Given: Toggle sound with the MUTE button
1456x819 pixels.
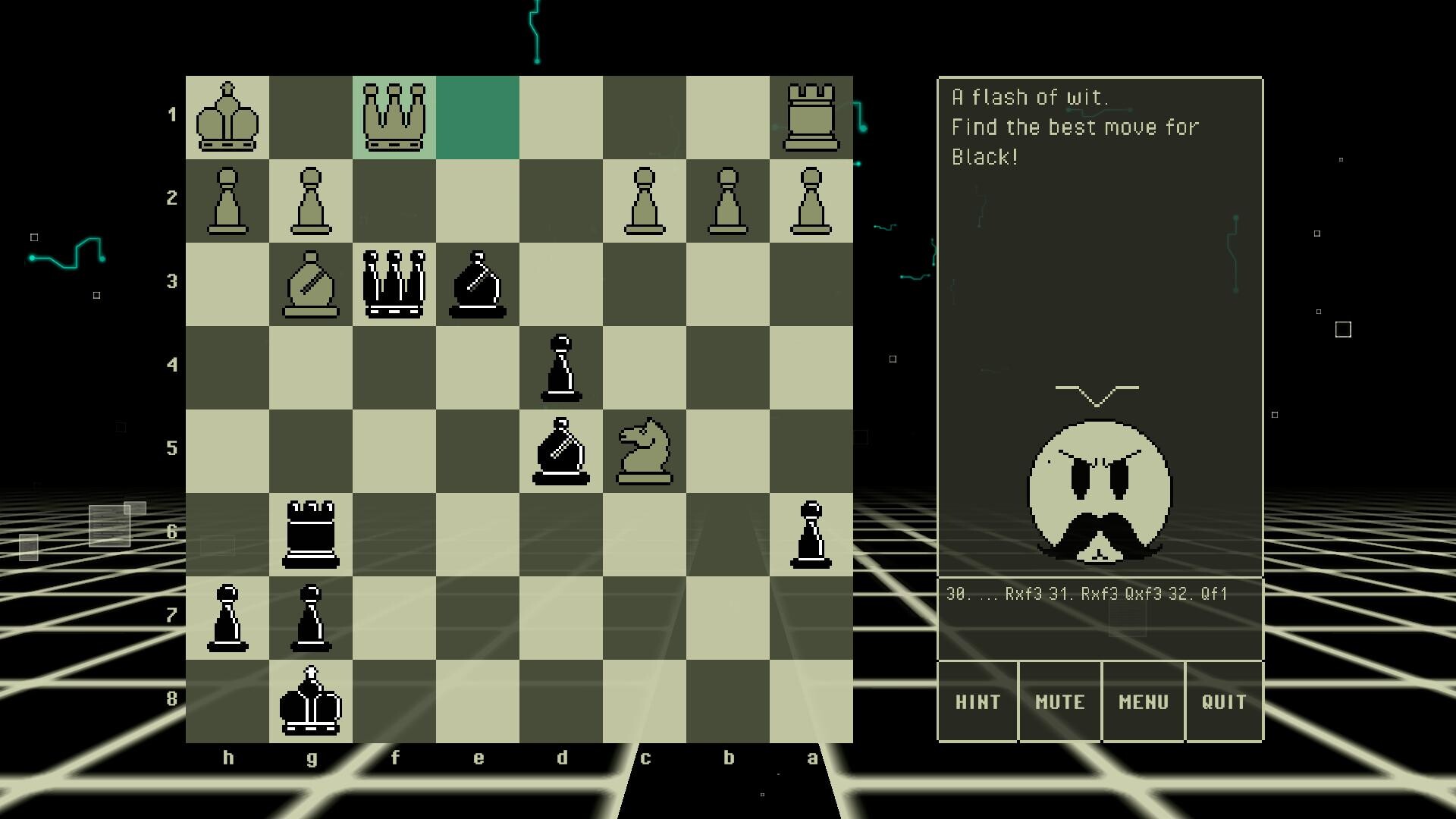Looking at the screenshot, I should pyautogui.click(x=1059, y=702).
